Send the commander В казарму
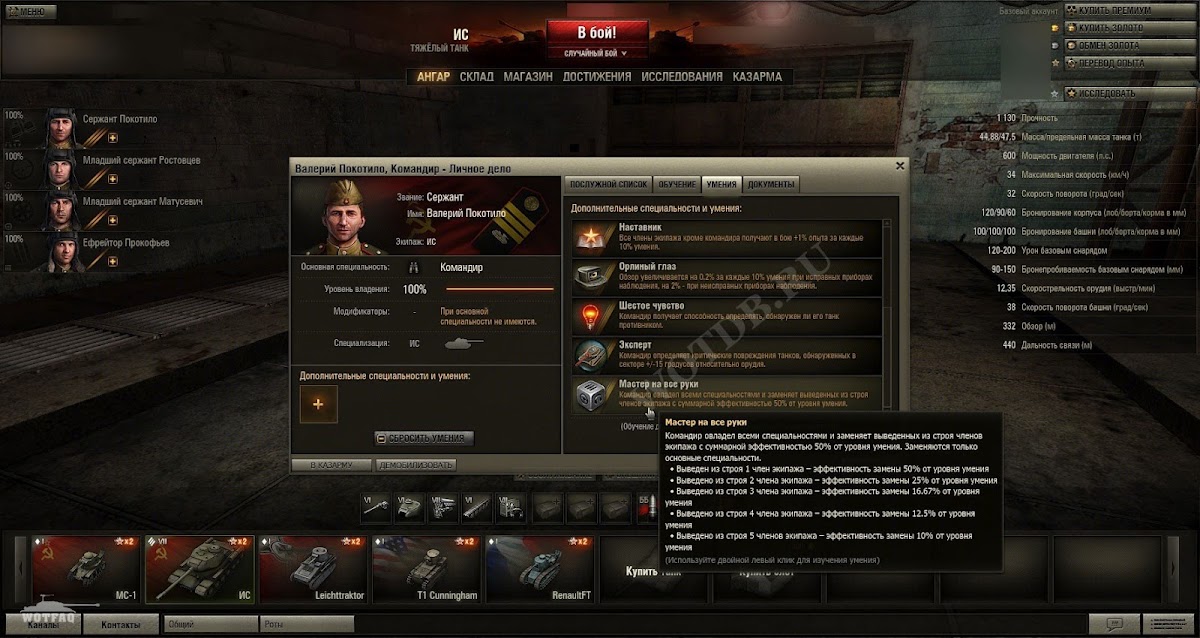The image size is (1200, 638). point(330,465)
